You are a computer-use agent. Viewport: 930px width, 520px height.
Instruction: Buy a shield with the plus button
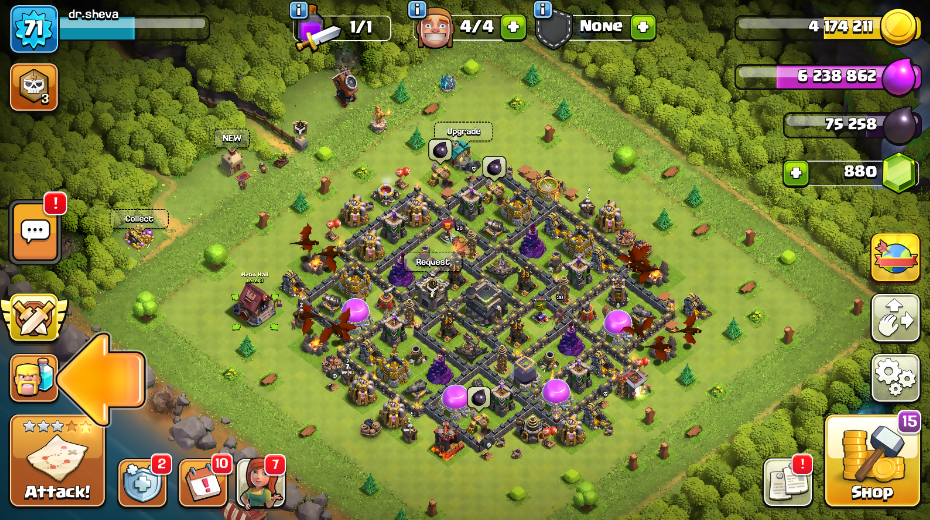click(643, 27)
